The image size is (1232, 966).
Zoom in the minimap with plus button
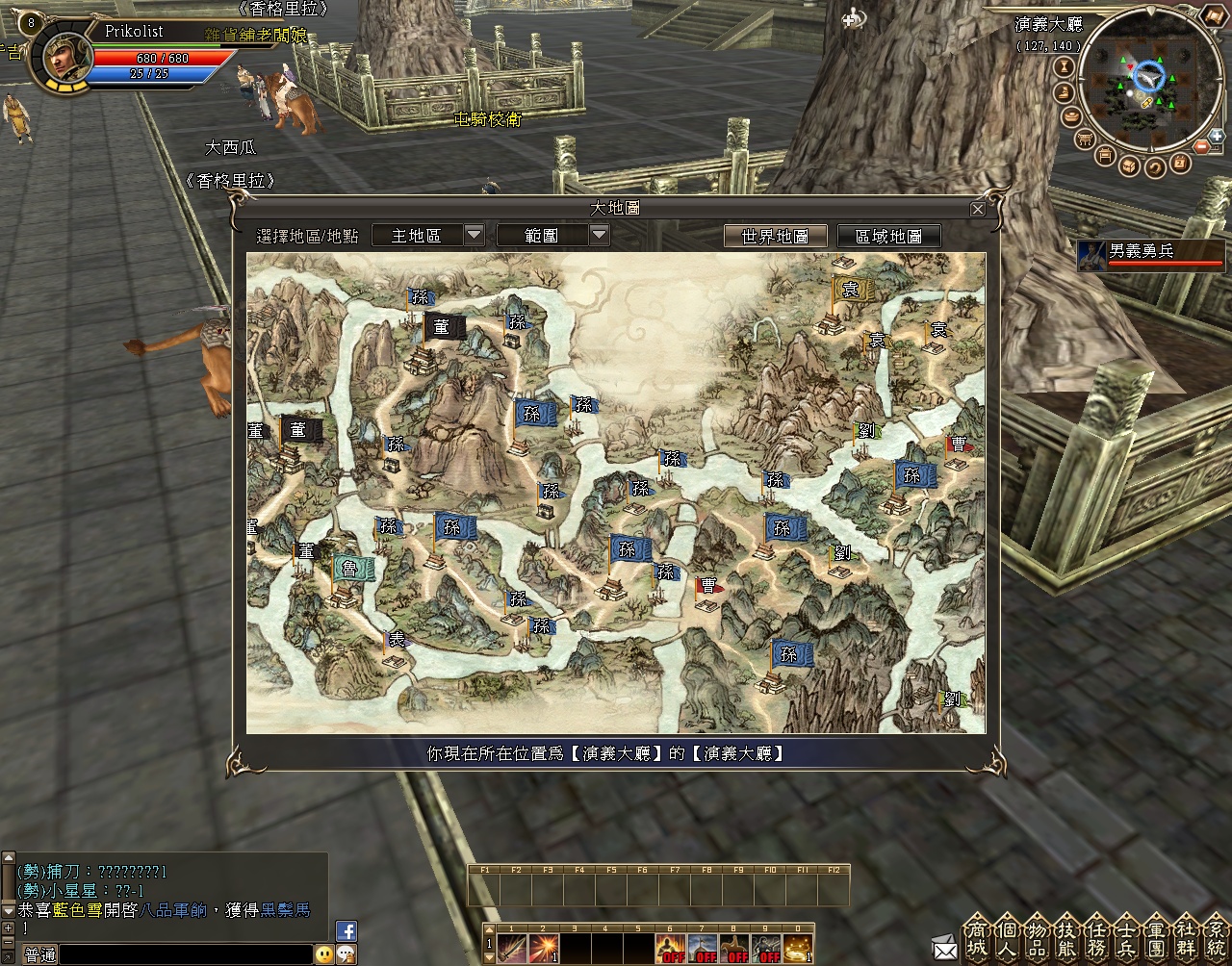[1217, 136]
